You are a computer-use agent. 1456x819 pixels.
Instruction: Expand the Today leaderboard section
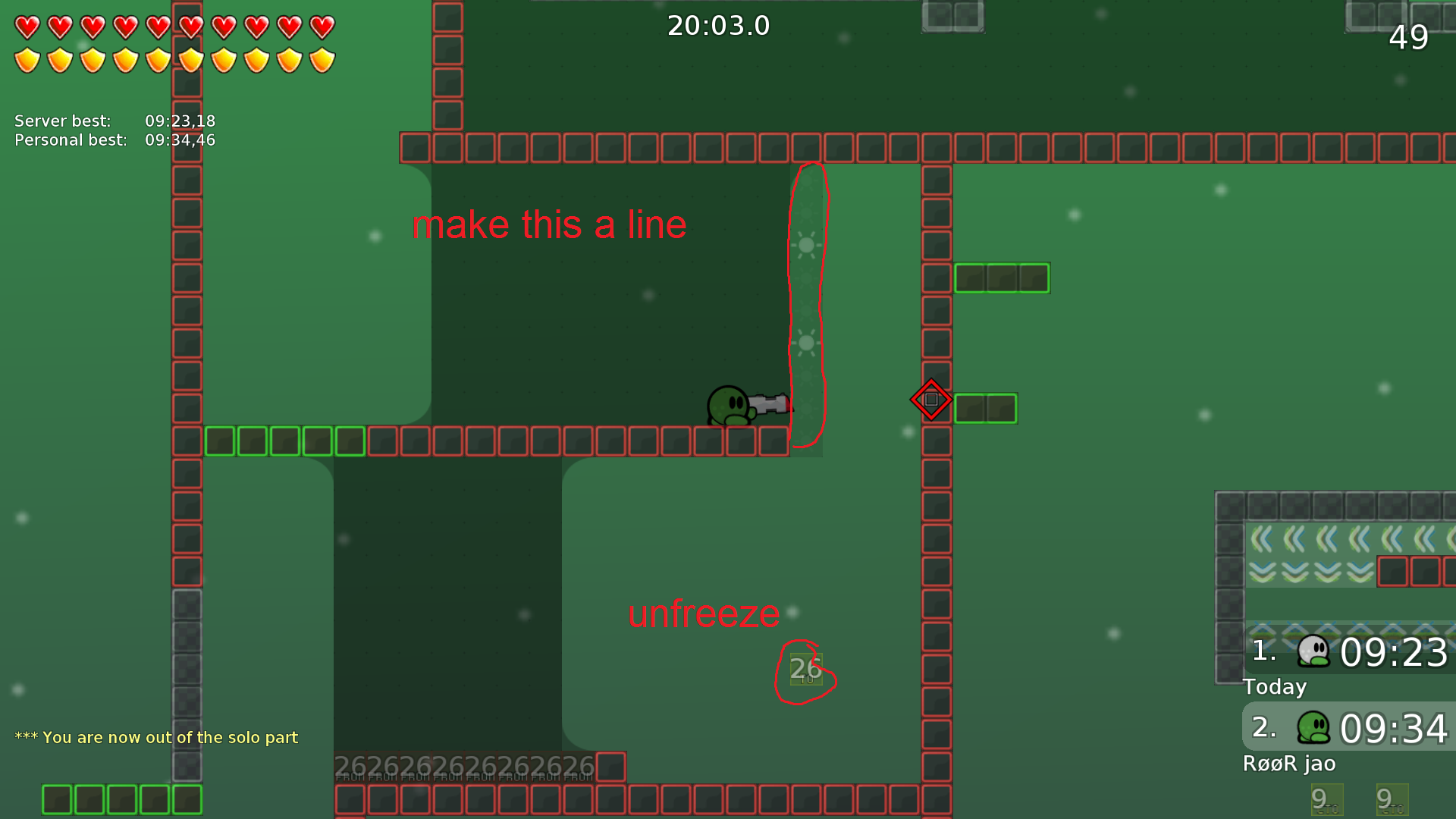(1274, 687)
